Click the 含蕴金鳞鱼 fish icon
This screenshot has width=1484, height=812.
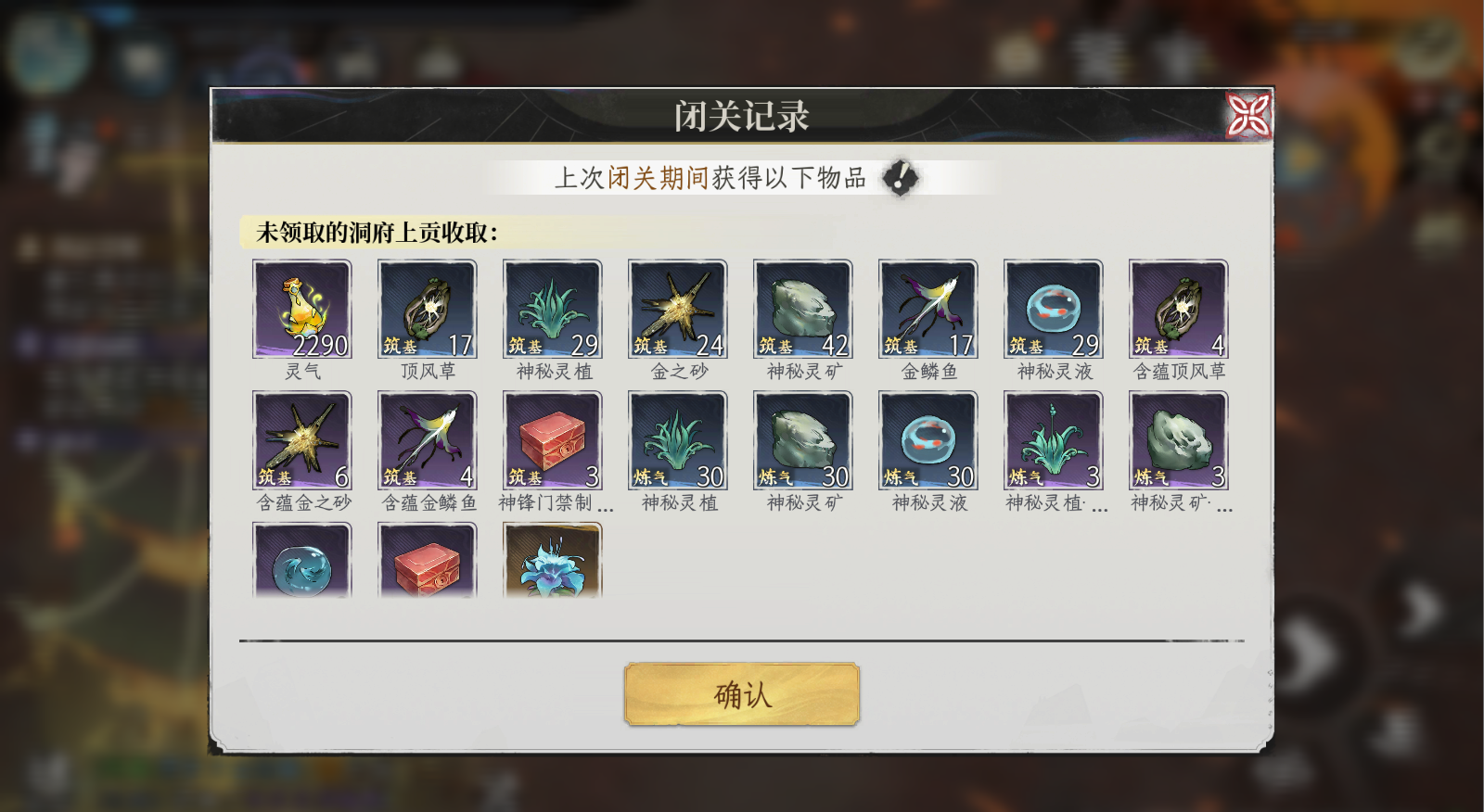[x=427, y=440]
